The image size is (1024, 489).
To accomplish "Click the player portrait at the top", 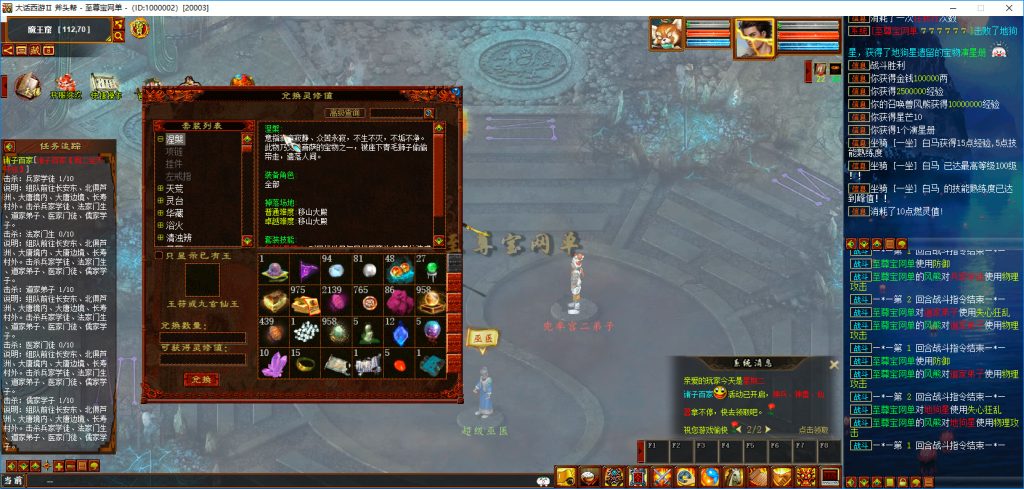I will pyautogui.click(x=755, y=38).
